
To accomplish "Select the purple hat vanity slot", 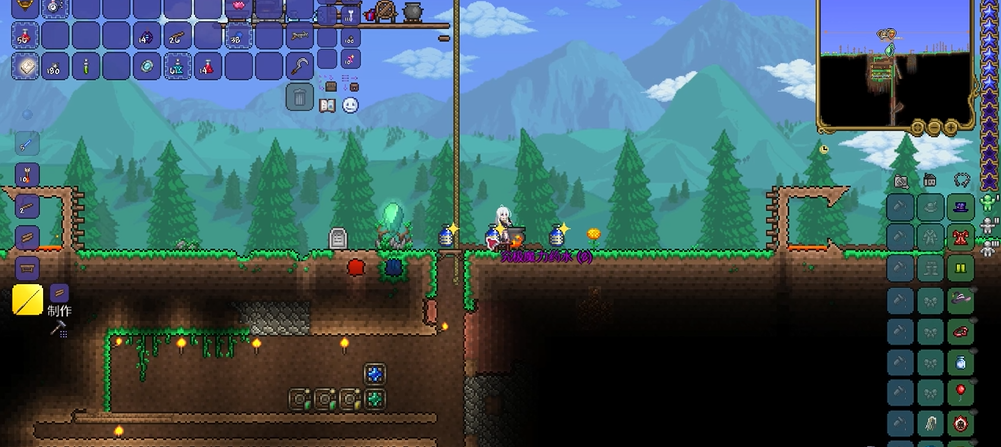I will (x=962, y=207).
